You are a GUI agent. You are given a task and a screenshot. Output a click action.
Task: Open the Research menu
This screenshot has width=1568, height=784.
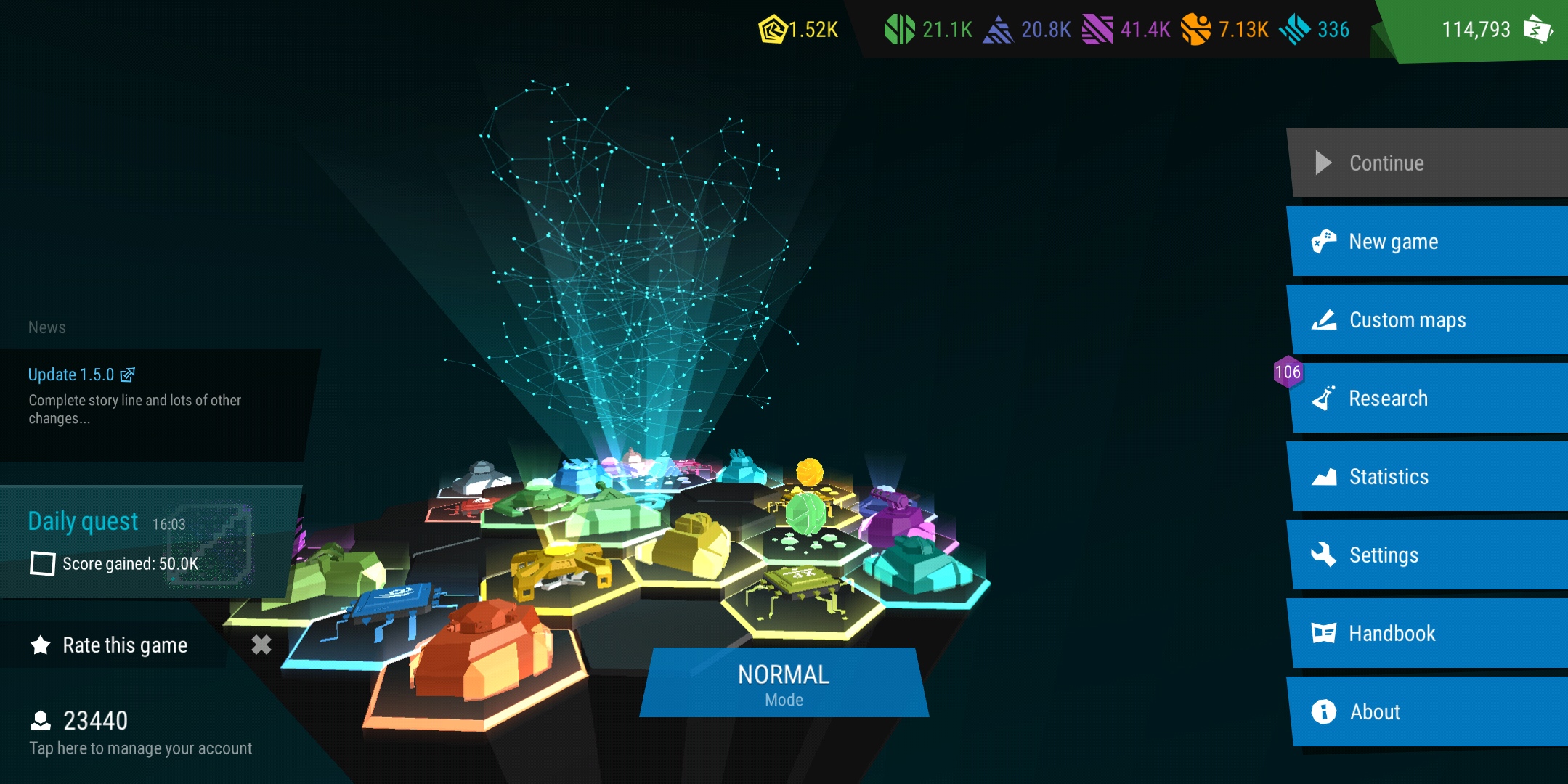coord(1427,399)
